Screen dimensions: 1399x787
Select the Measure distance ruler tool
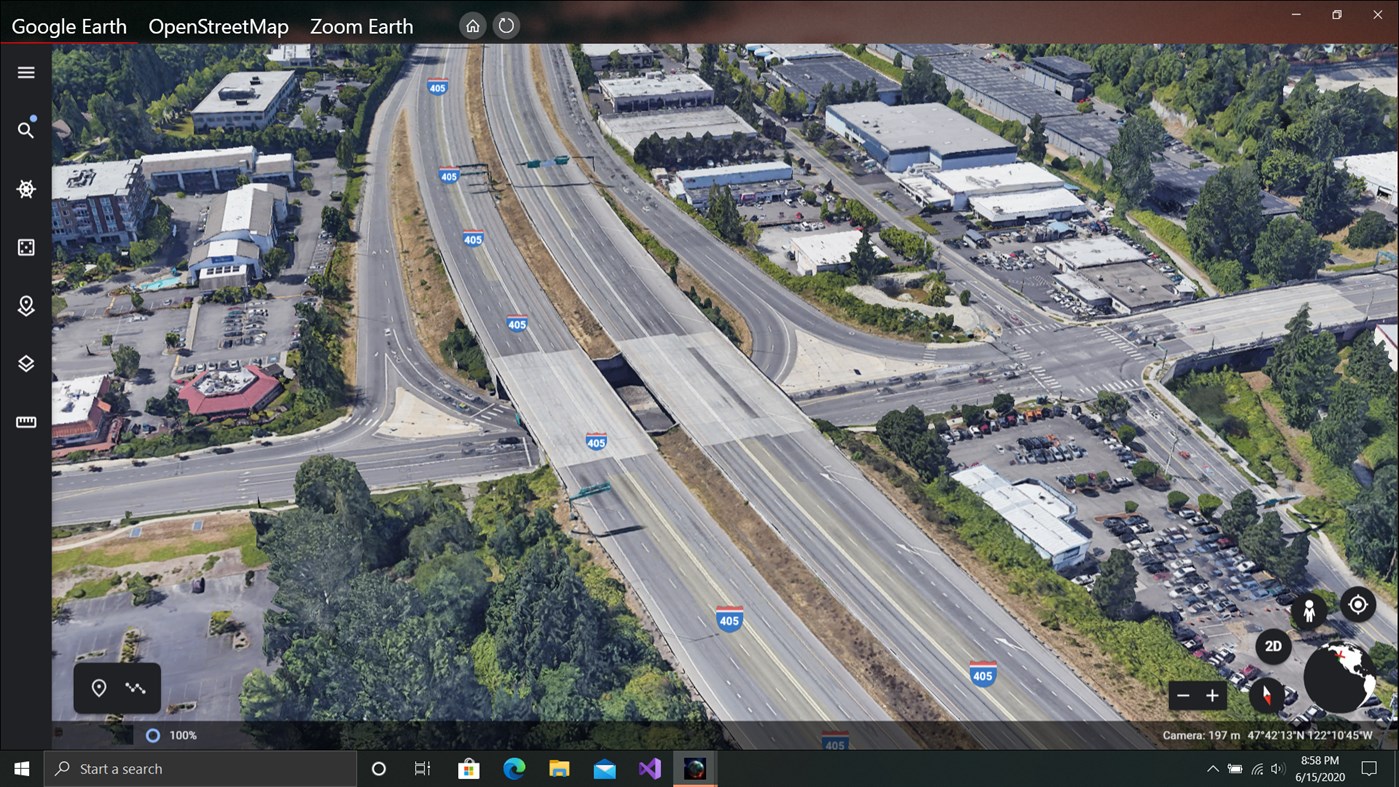25,421
